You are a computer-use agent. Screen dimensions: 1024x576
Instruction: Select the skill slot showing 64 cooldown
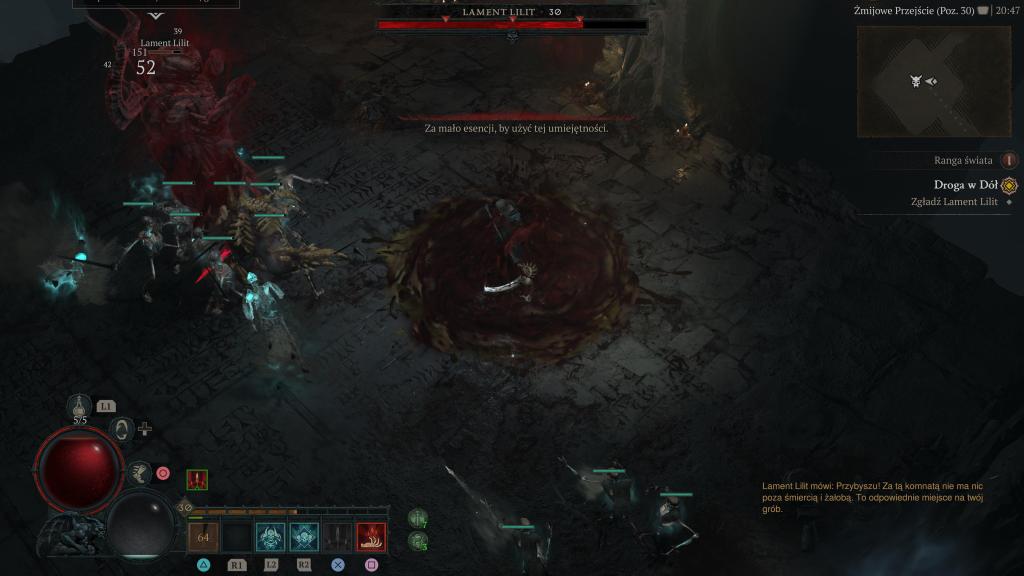203,537
